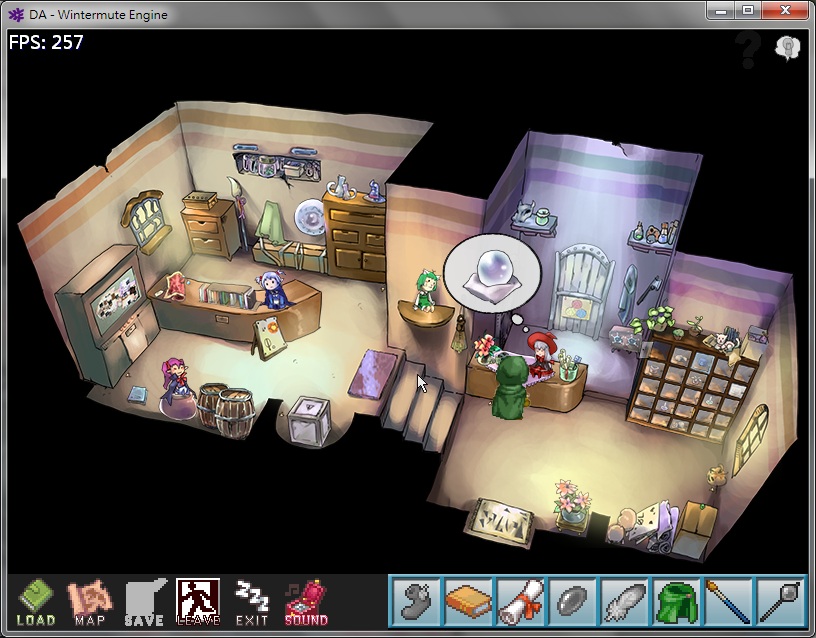Minimize the Wintermute Engine window

(720, 10)
